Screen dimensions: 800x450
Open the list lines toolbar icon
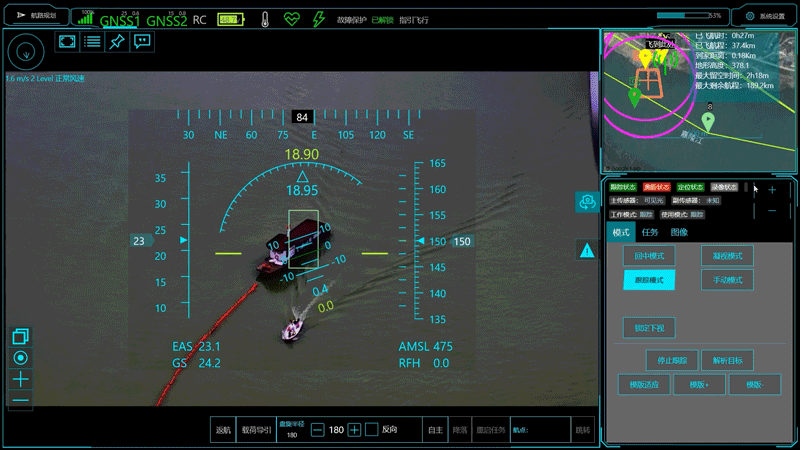point(92,41)
